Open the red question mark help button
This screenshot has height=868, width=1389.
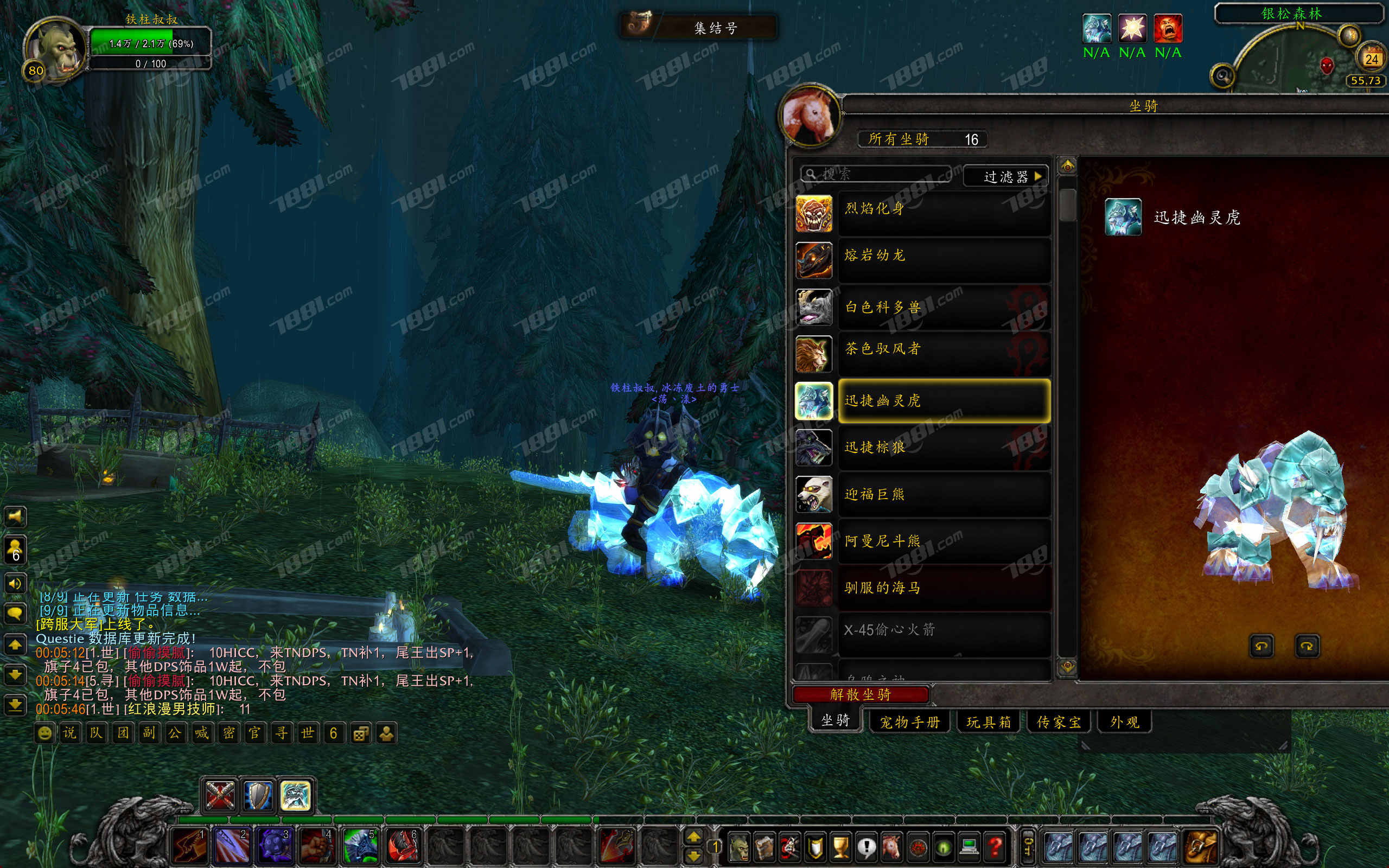995,846
